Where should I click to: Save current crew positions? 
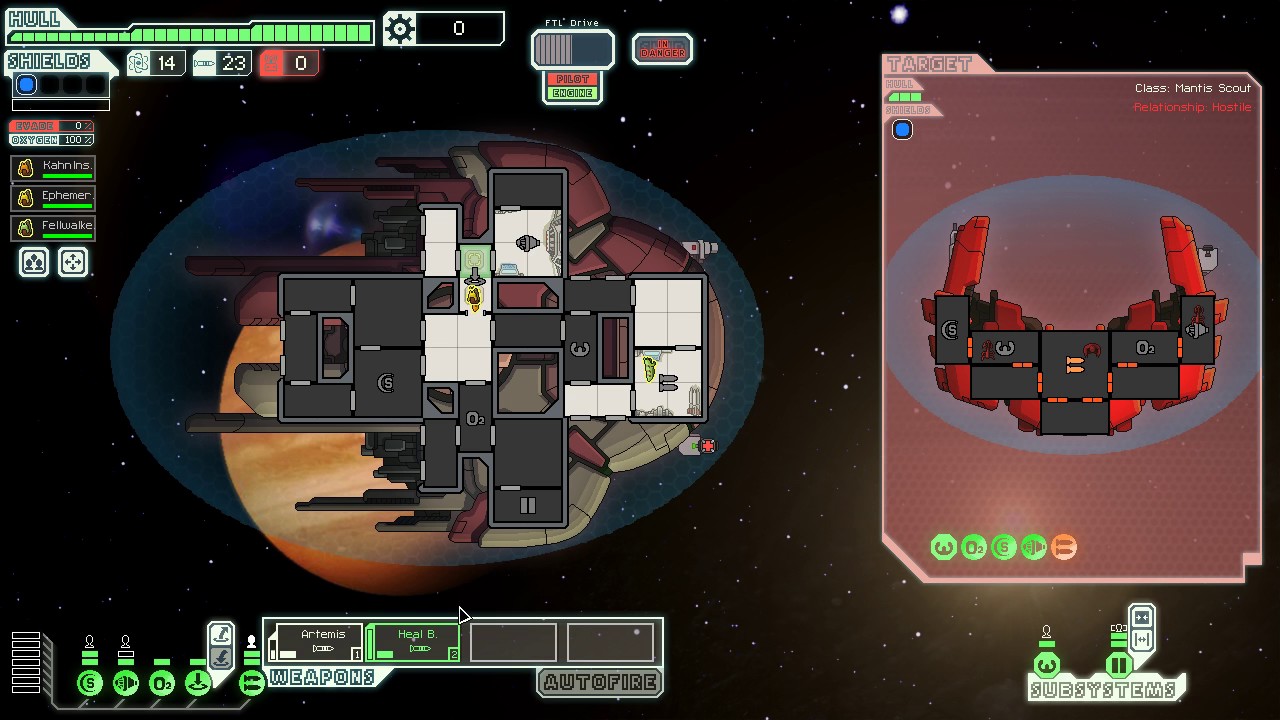pos(34,262)
